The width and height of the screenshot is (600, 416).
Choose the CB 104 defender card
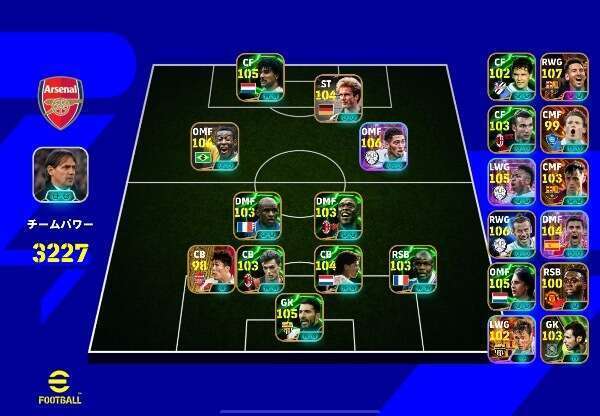[x=338, y=269]
